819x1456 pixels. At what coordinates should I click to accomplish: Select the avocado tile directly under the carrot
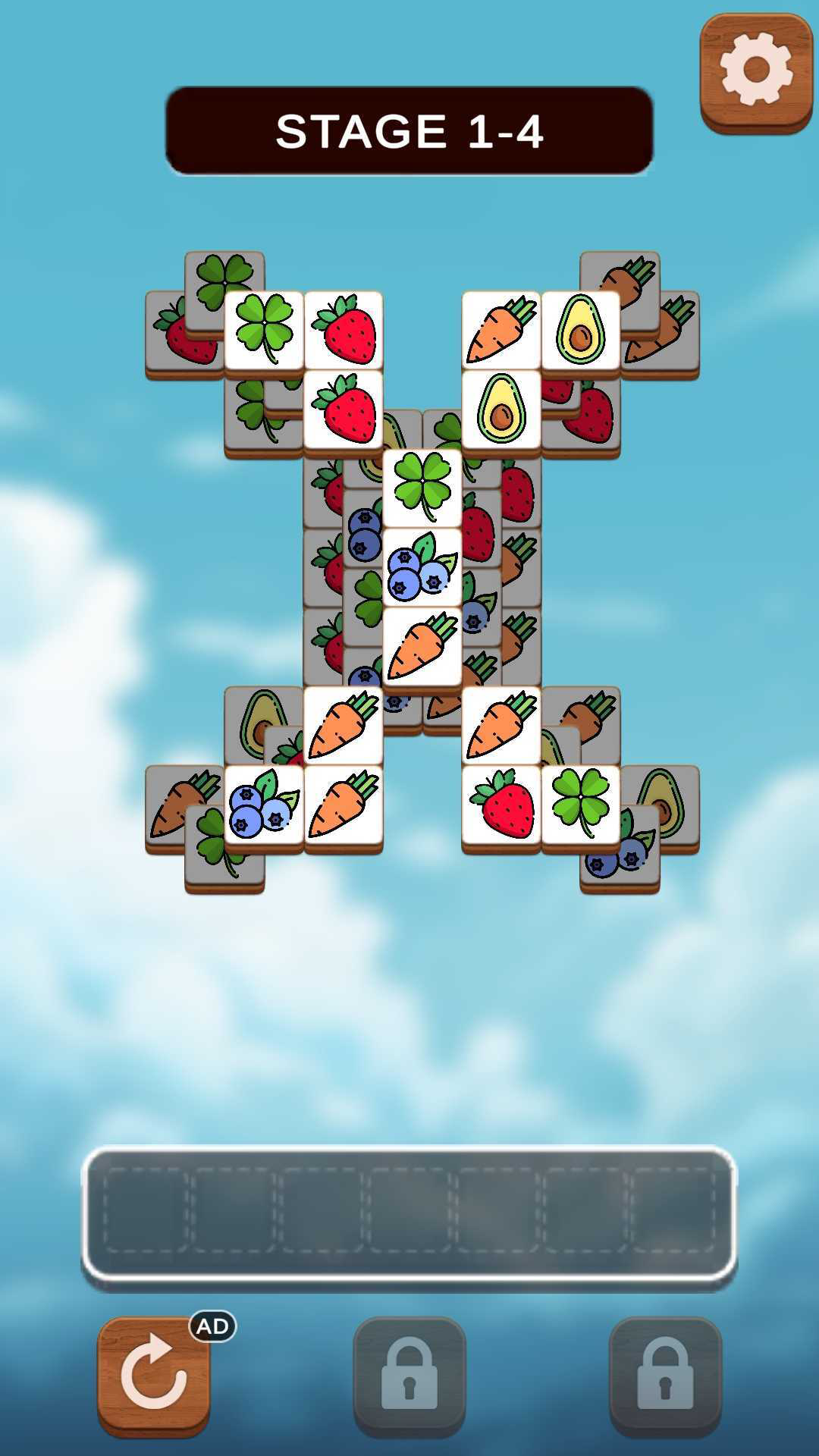coord(501,409)
